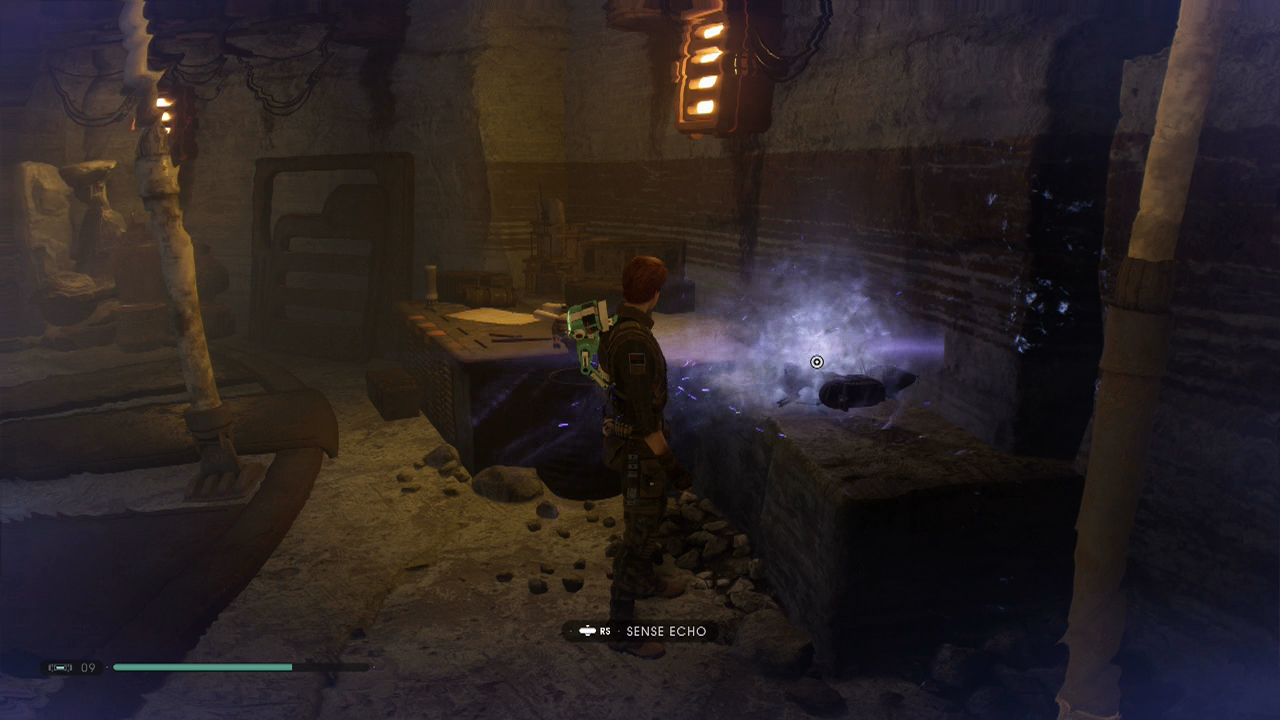The height and width of the screenshot is (720, 1280).
Task: Select the stim canister icon
Action: point(61,667)
